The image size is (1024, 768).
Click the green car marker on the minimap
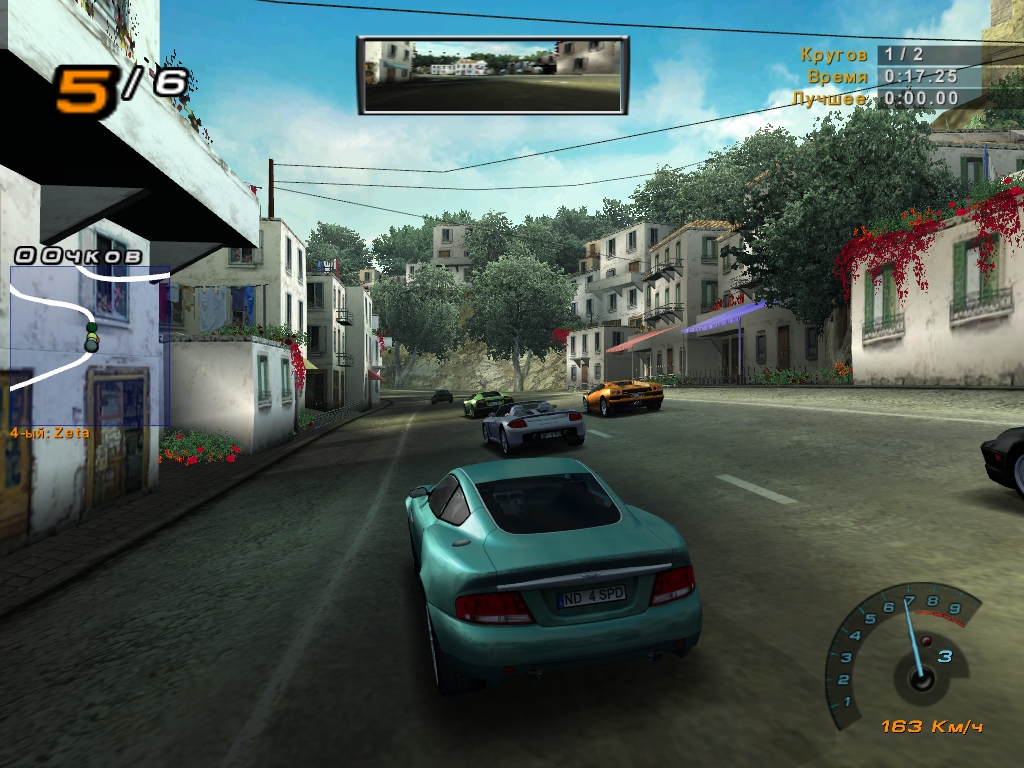point(92,337)
